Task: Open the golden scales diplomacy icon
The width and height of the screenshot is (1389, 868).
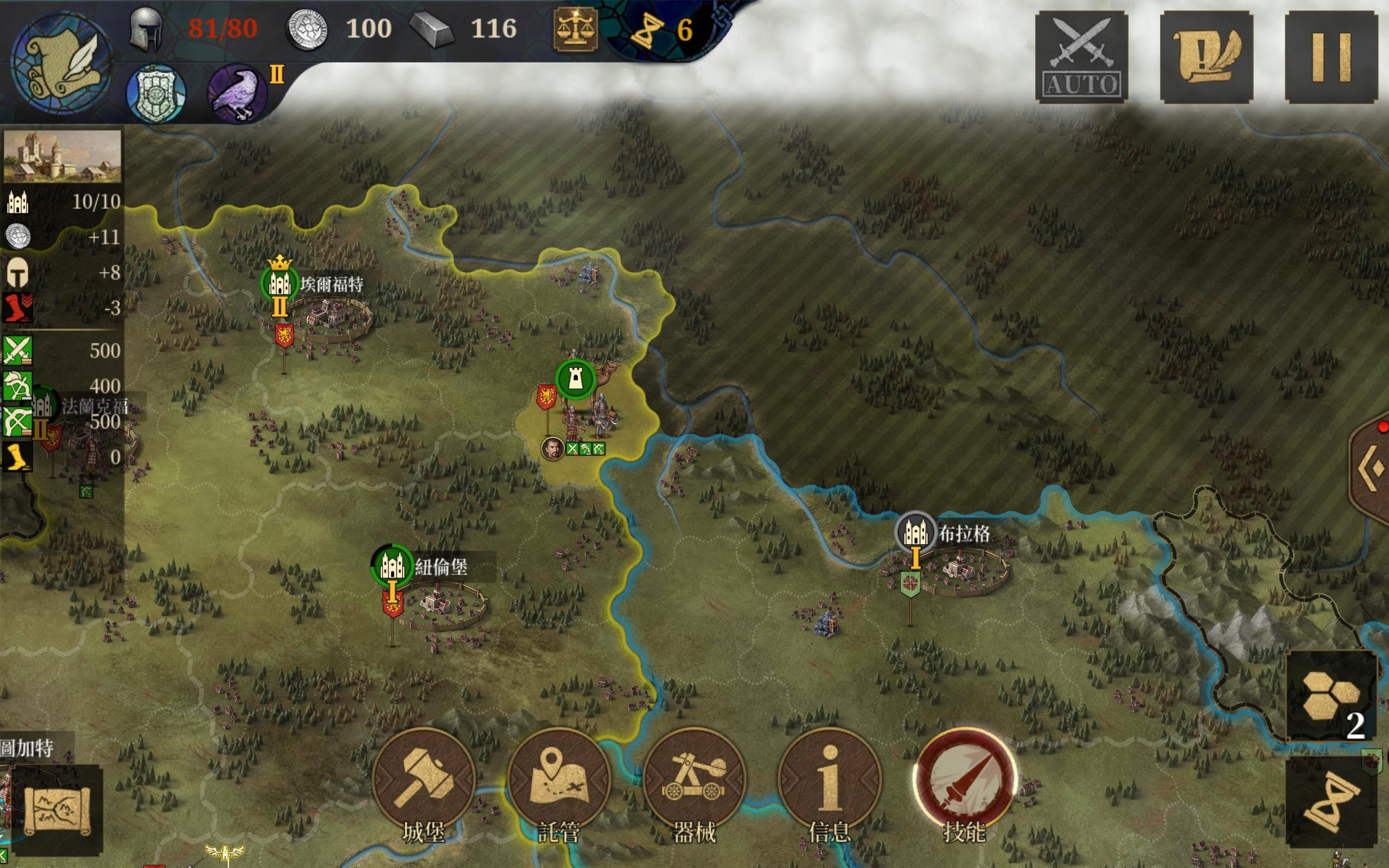Action: tap(575, 29)
